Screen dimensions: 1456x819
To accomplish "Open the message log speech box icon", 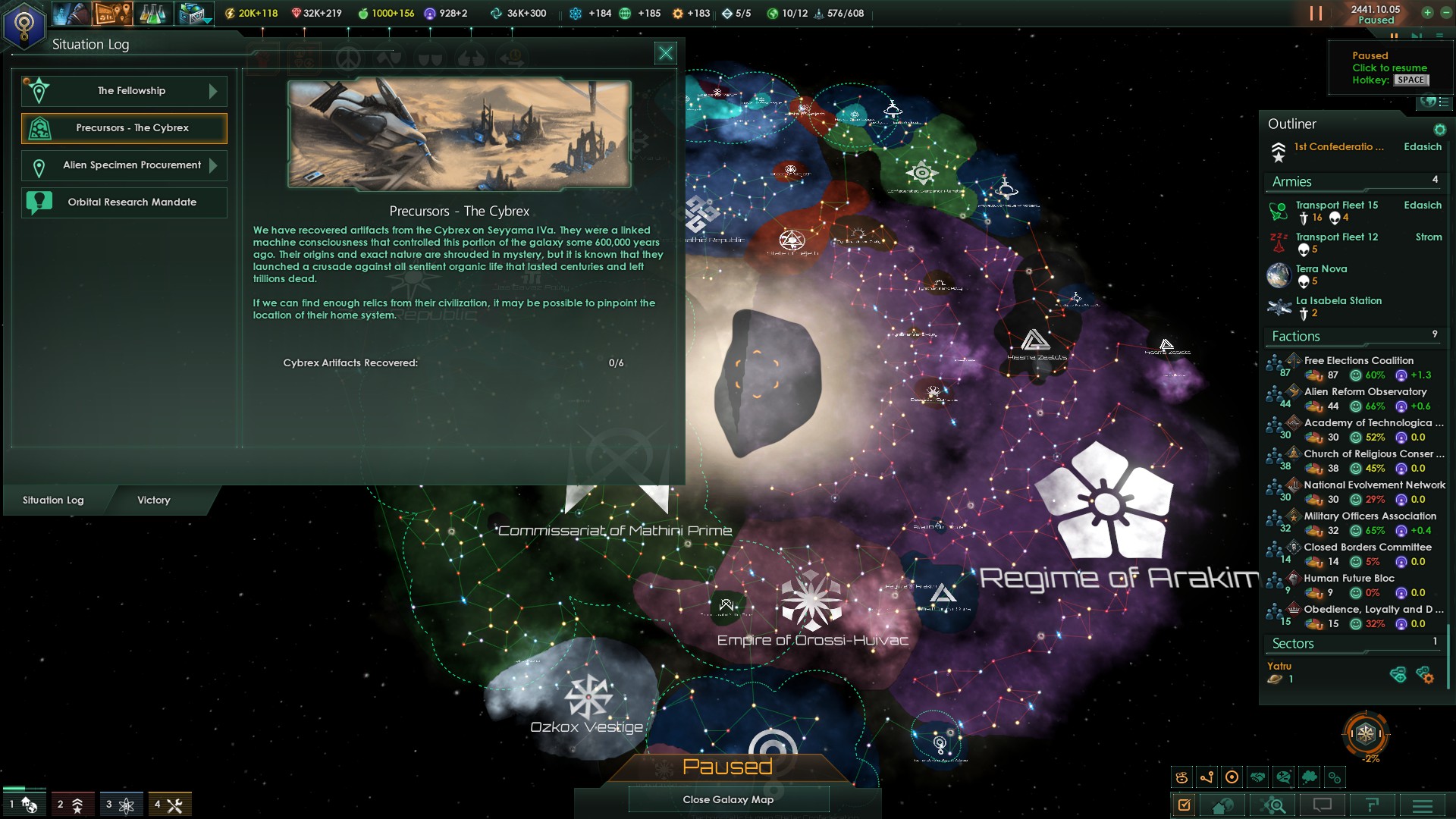I will 1323,804.
